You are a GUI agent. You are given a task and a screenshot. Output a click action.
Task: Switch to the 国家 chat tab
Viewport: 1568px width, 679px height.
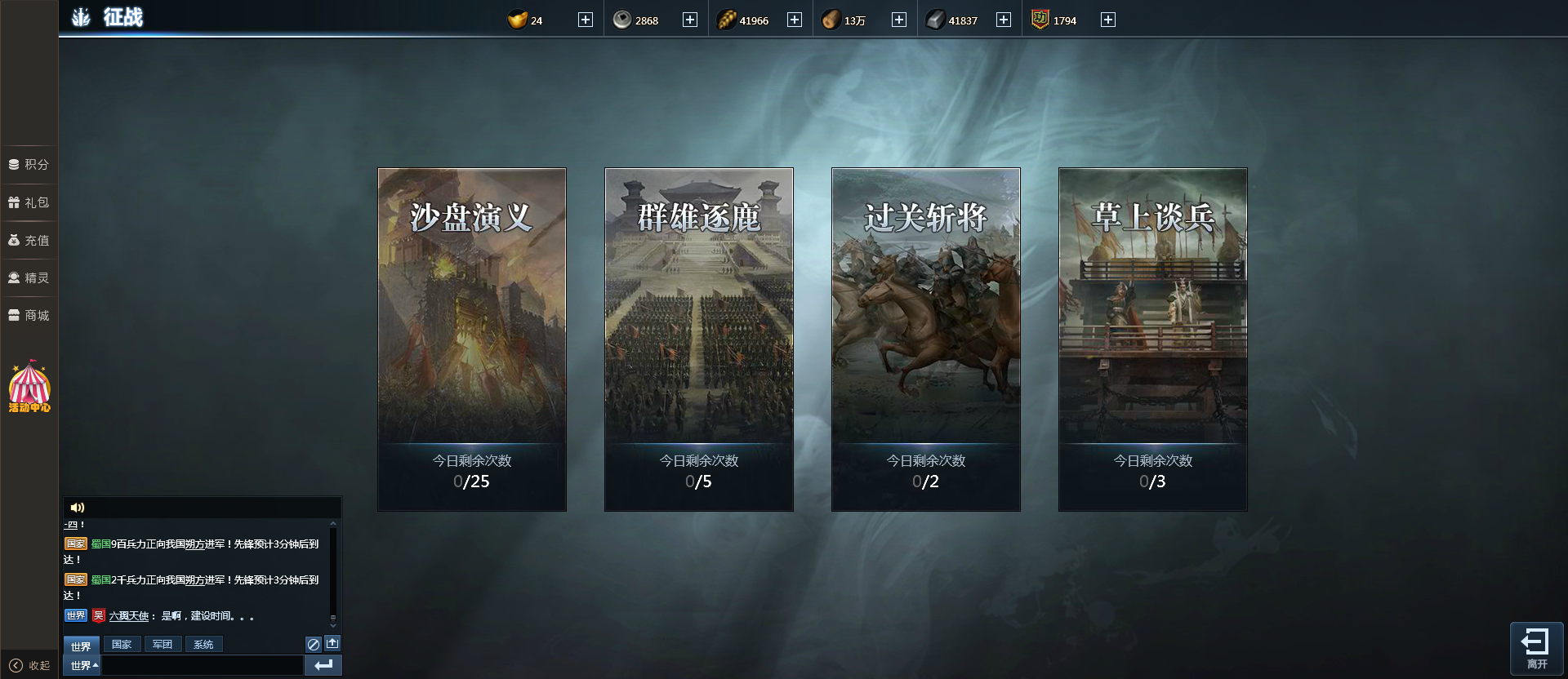point(122,645)
